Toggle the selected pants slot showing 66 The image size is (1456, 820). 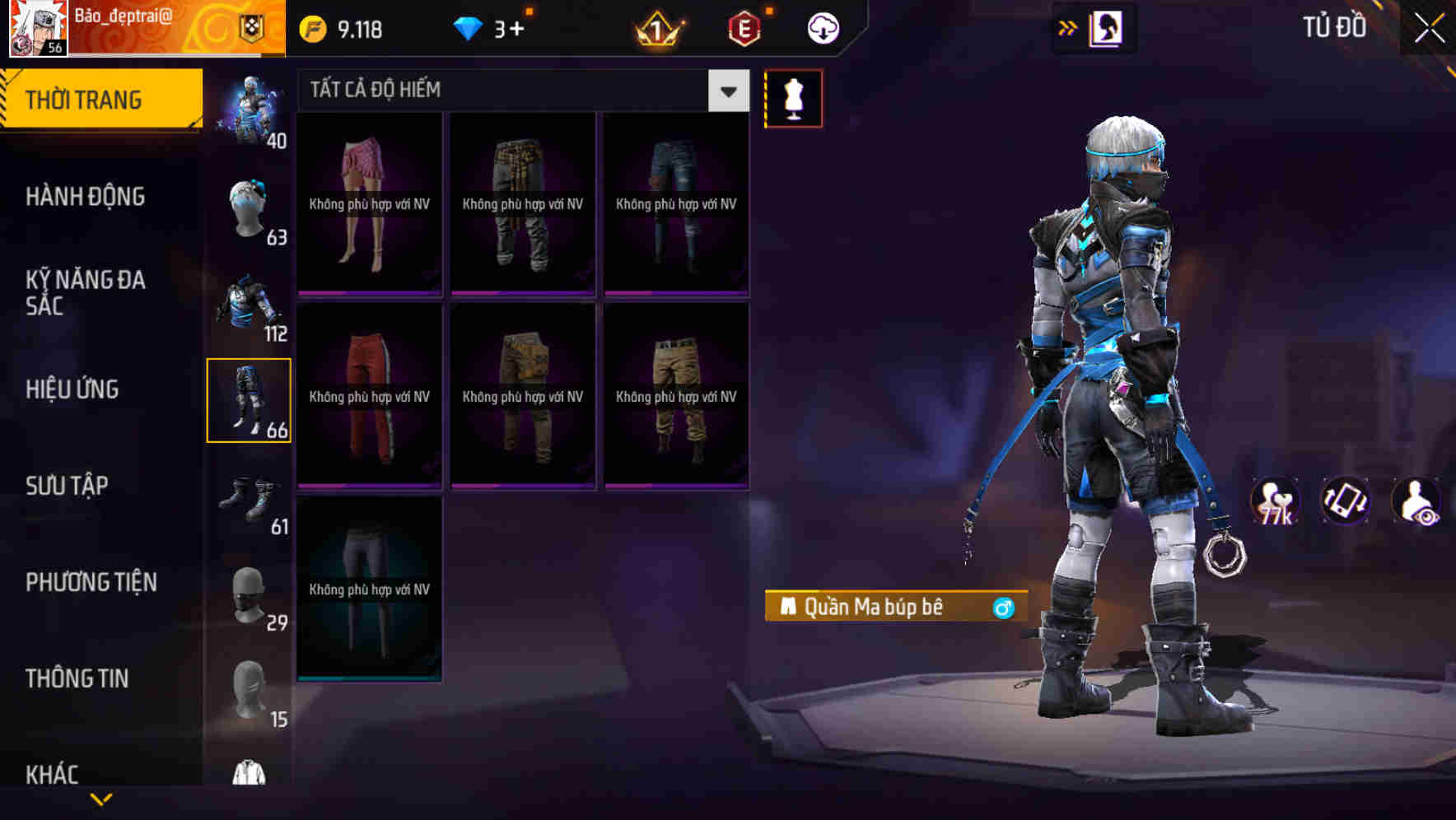point(250,400)
